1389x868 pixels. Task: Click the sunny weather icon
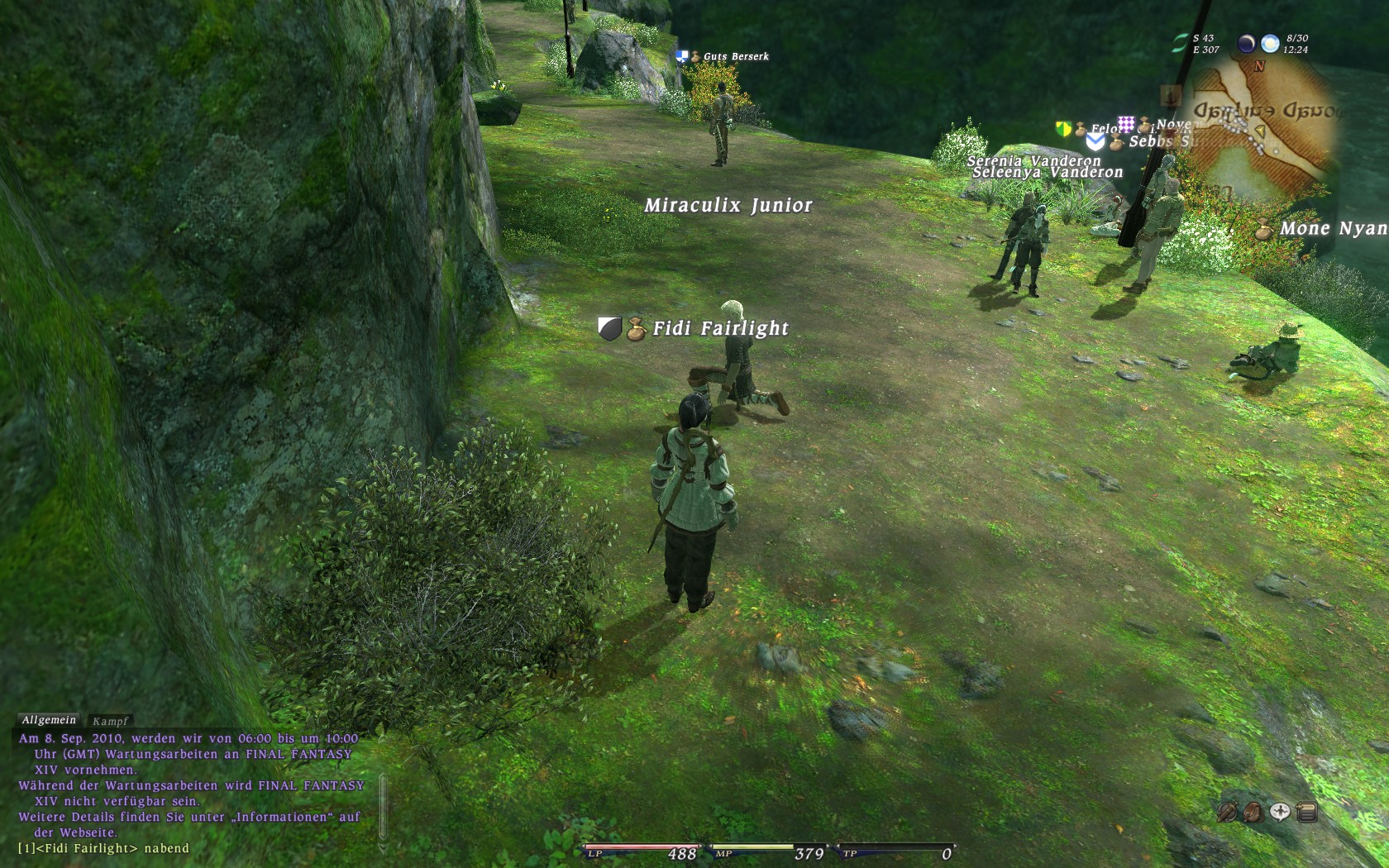click(x=1270, y=43)
